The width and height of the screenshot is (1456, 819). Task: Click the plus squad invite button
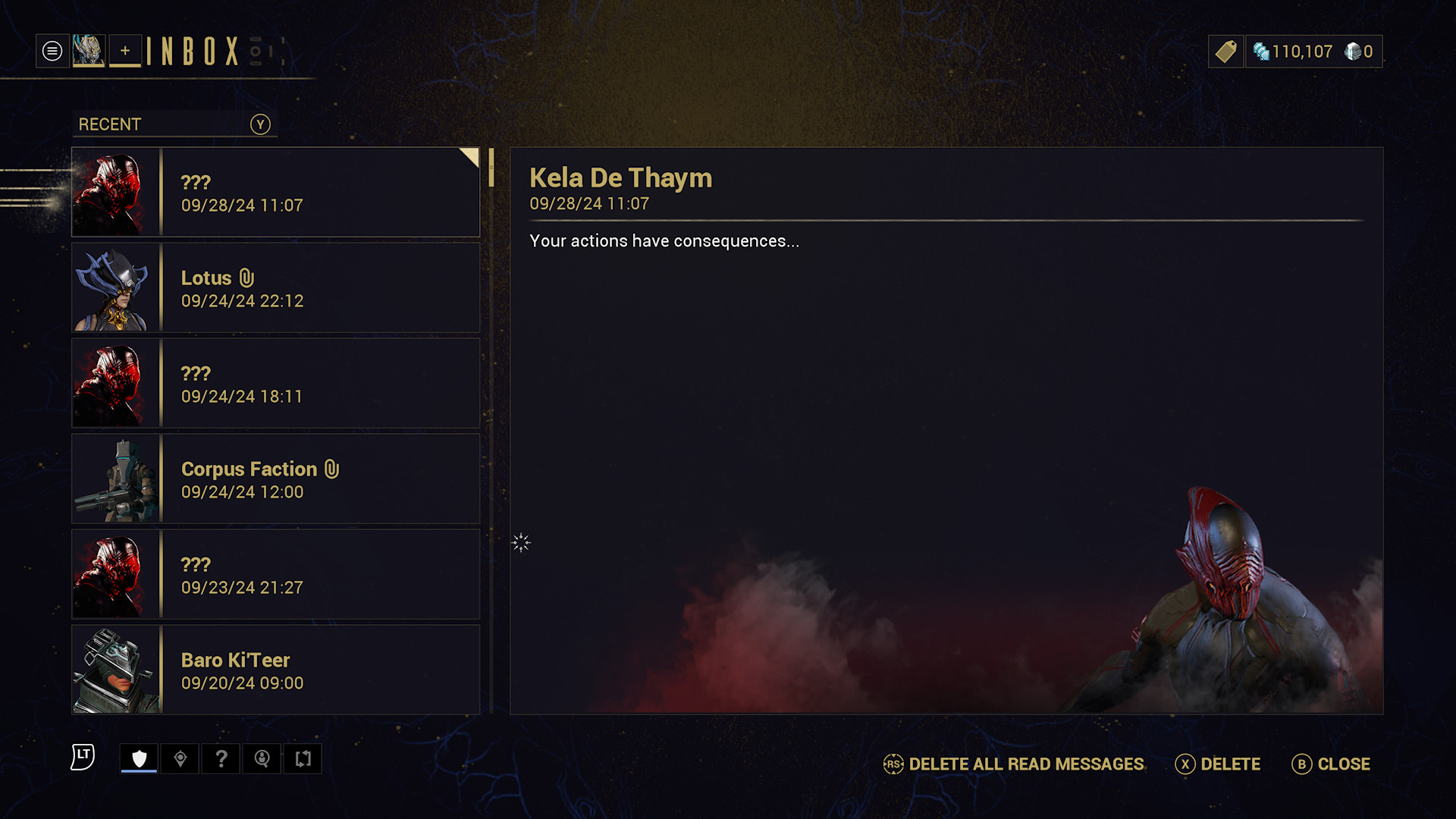tap(125, 52)
